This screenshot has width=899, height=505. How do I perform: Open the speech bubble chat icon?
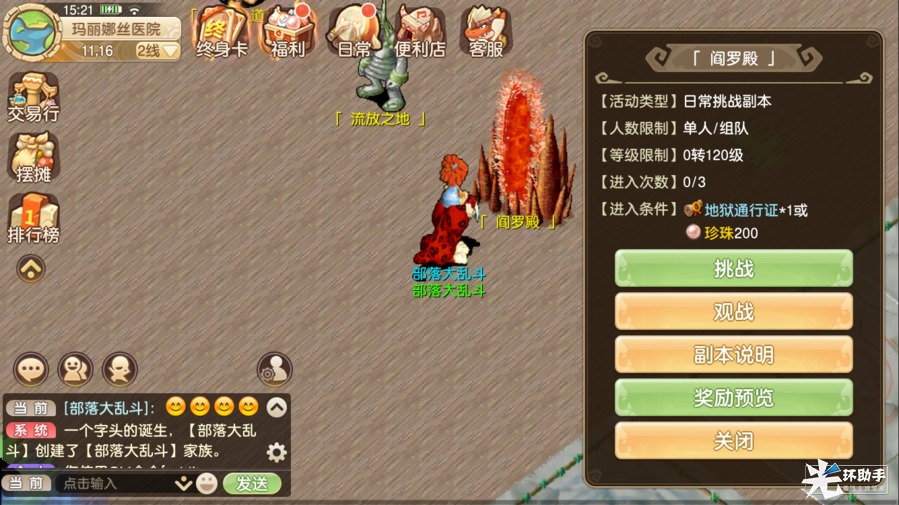pyautogui.click(x=30, y=369)
